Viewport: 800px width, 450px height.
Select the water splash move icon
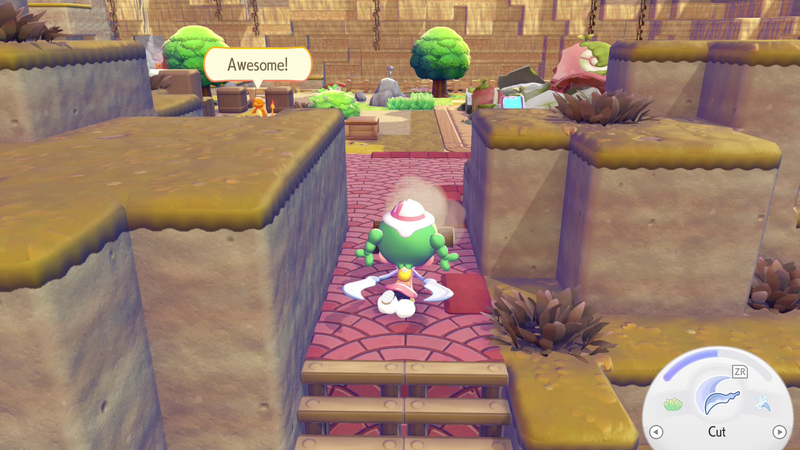763,403
